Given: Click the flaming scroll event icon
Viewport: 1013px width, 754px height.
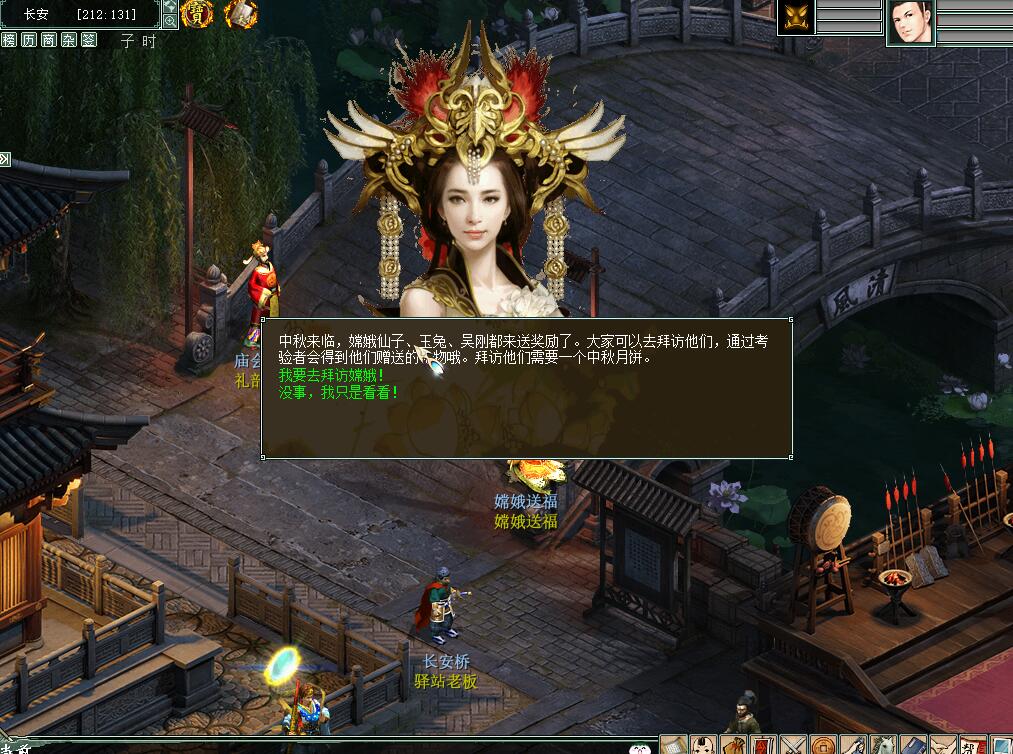Looking at the screenshot, I should [x=240, y=14].
